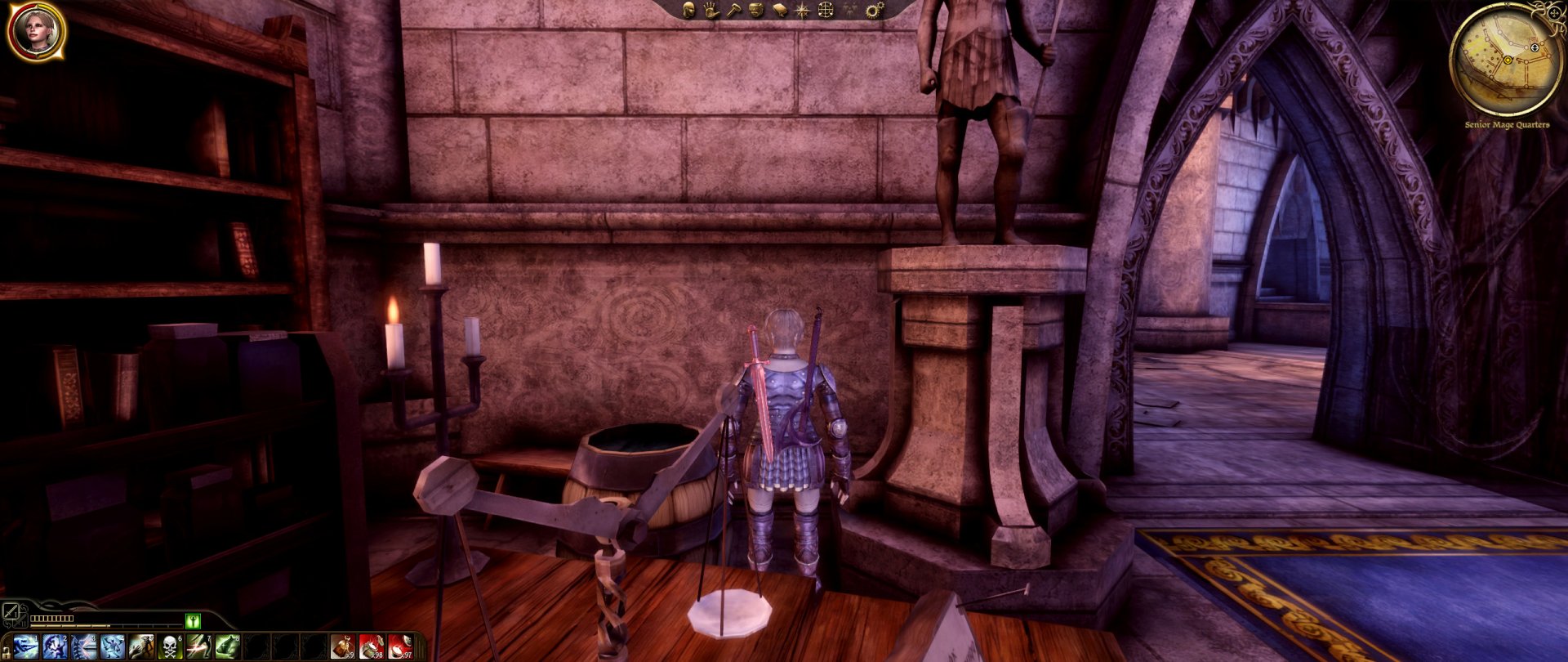Open the Spells and Talents hand icon
The image size is (1568, 662).
point(710,10)
